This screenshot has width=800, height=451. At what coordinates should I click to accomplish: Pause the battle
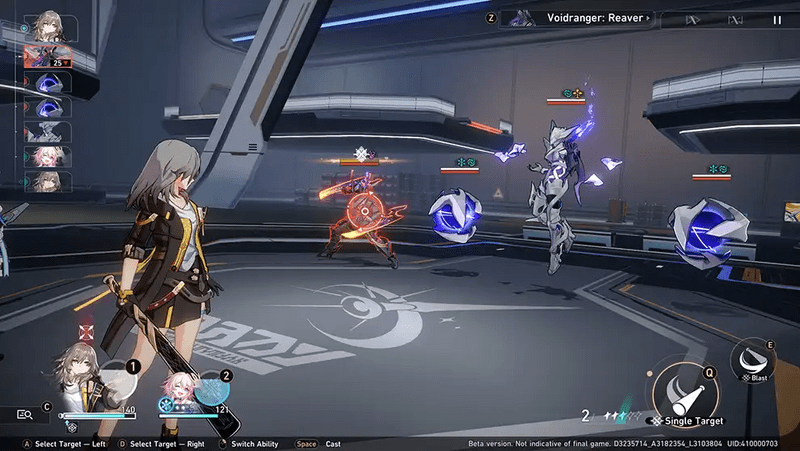[777, 19]
